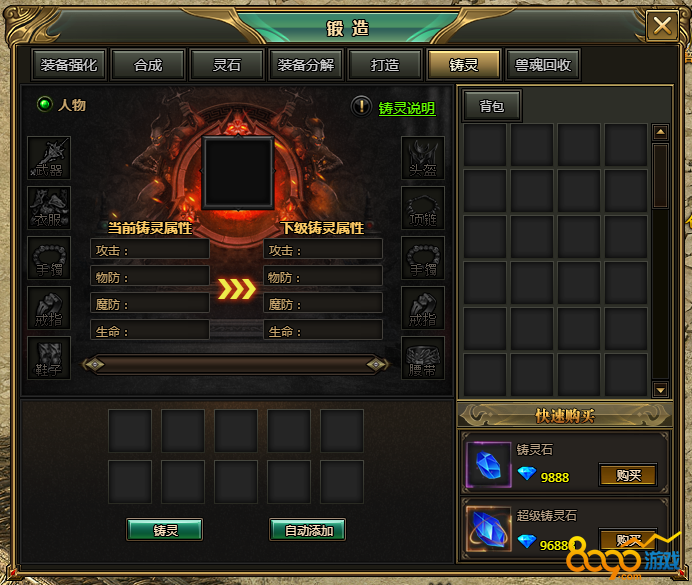Go to the 装备分解 tab
Image resolution: width=692 pixels, height=585 pixels.
coord(306,65)
